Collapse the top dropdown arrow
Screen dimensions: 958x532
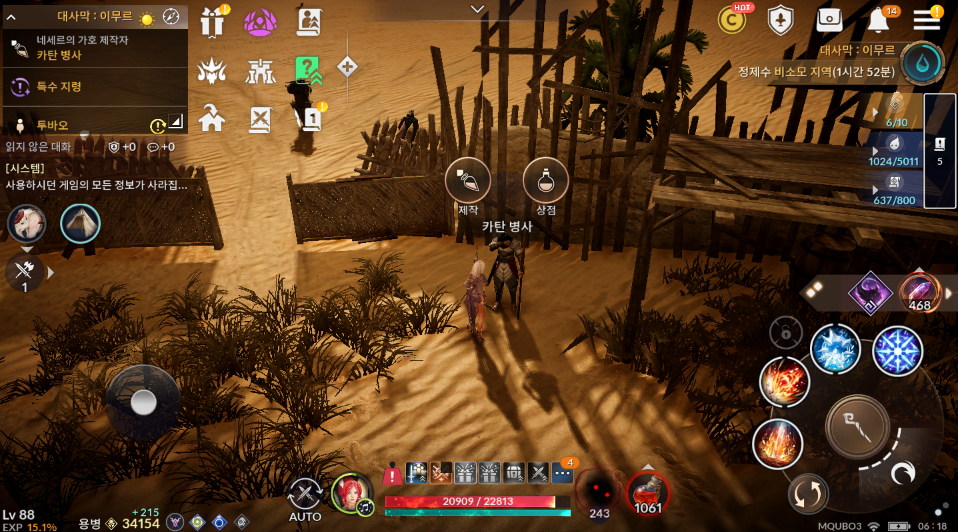[478, 9]
